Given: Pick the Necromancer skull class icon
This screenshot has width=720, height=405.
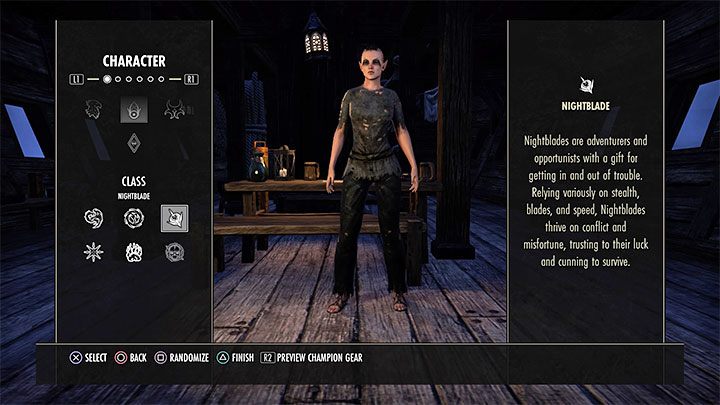Looking at the screenshot, I should click(174, 252).
